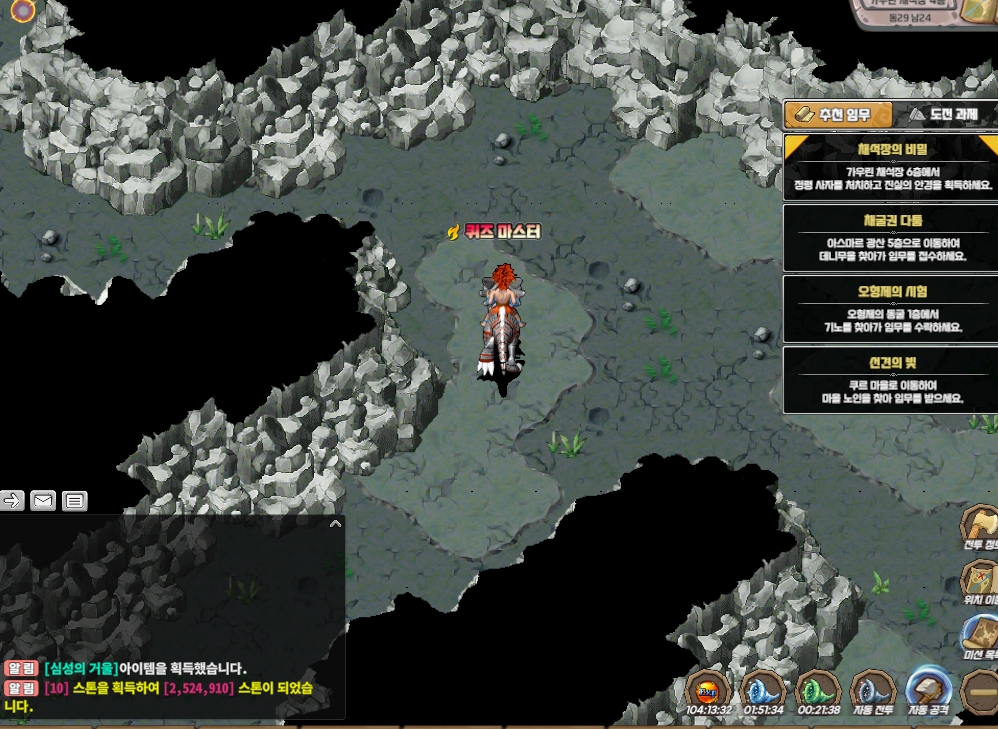Select the green horn buff icon
This screenshot has height=729, width=998.
[x=817, y=689]
